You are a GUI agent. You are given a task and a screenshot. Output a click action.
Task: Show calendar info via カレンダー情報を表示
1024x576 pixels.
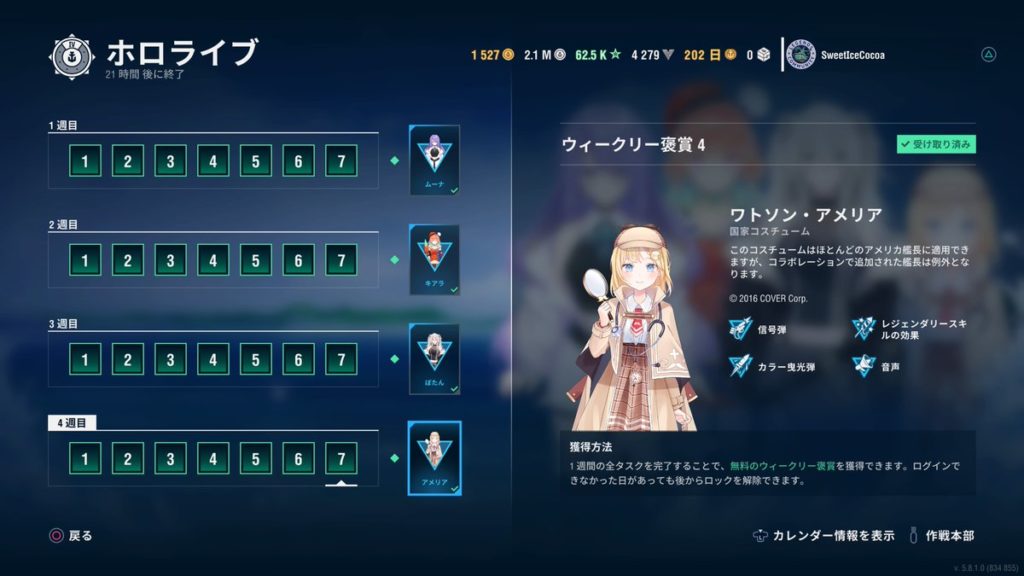(824, 536)
